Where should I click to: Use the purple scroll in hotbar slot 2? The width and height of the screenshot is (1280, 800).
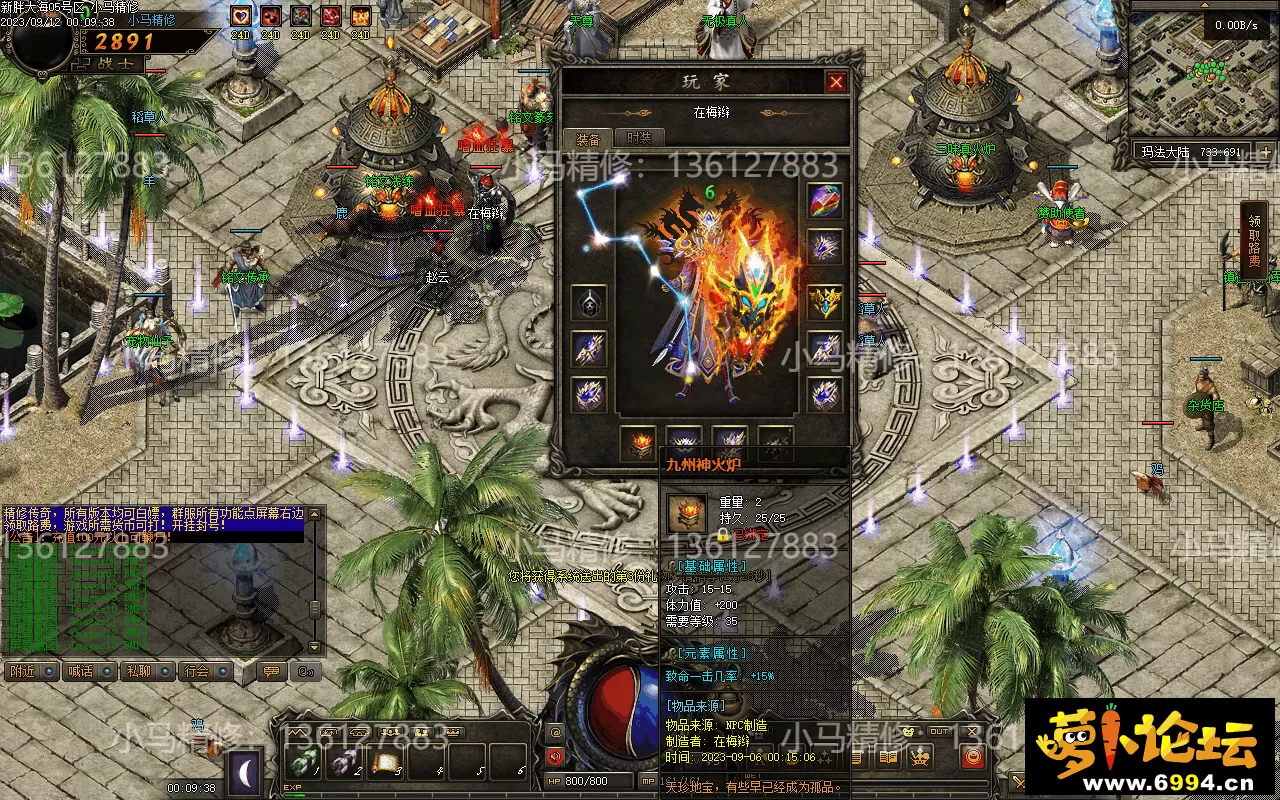pos(345,764)
